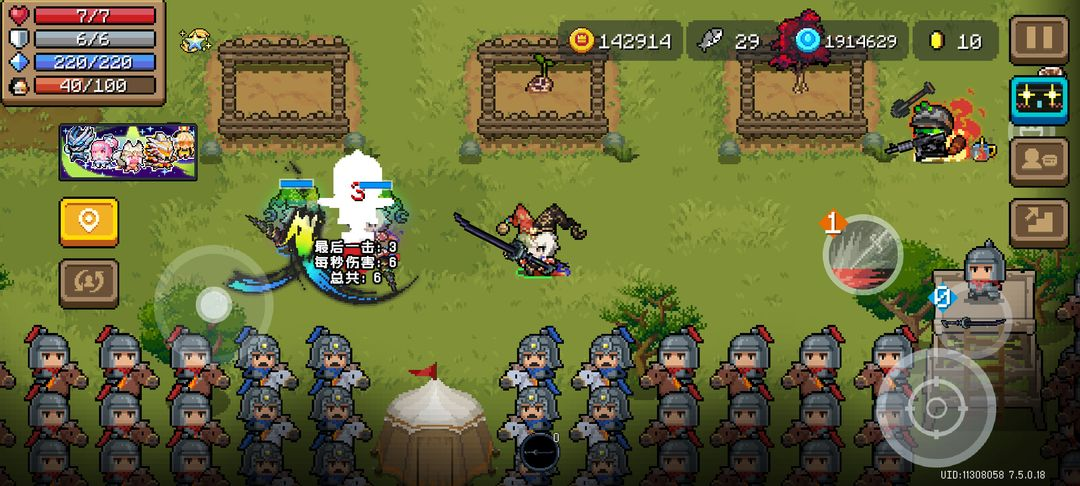Pause the game with the pause button
1080x486 pixels.
pyautogui.click(x=1039, y=40)
